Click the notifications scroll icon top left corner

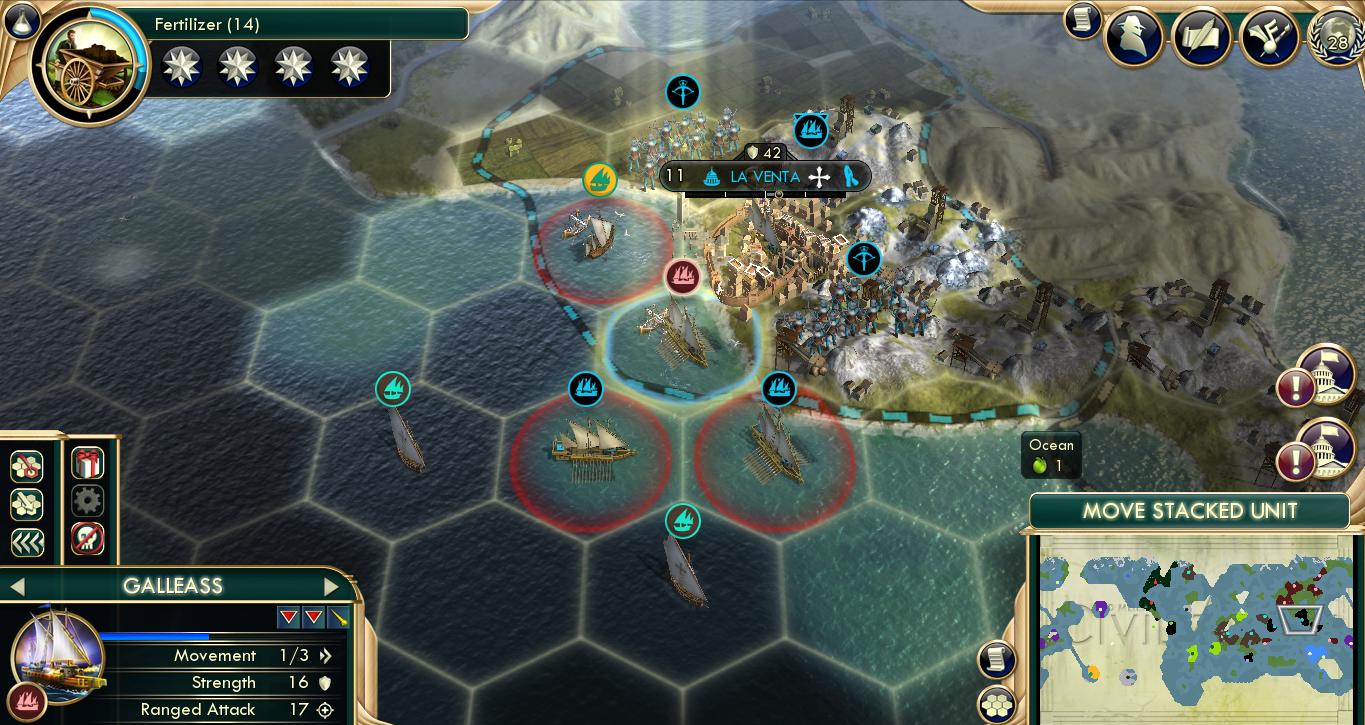(x=1082, y=20)
